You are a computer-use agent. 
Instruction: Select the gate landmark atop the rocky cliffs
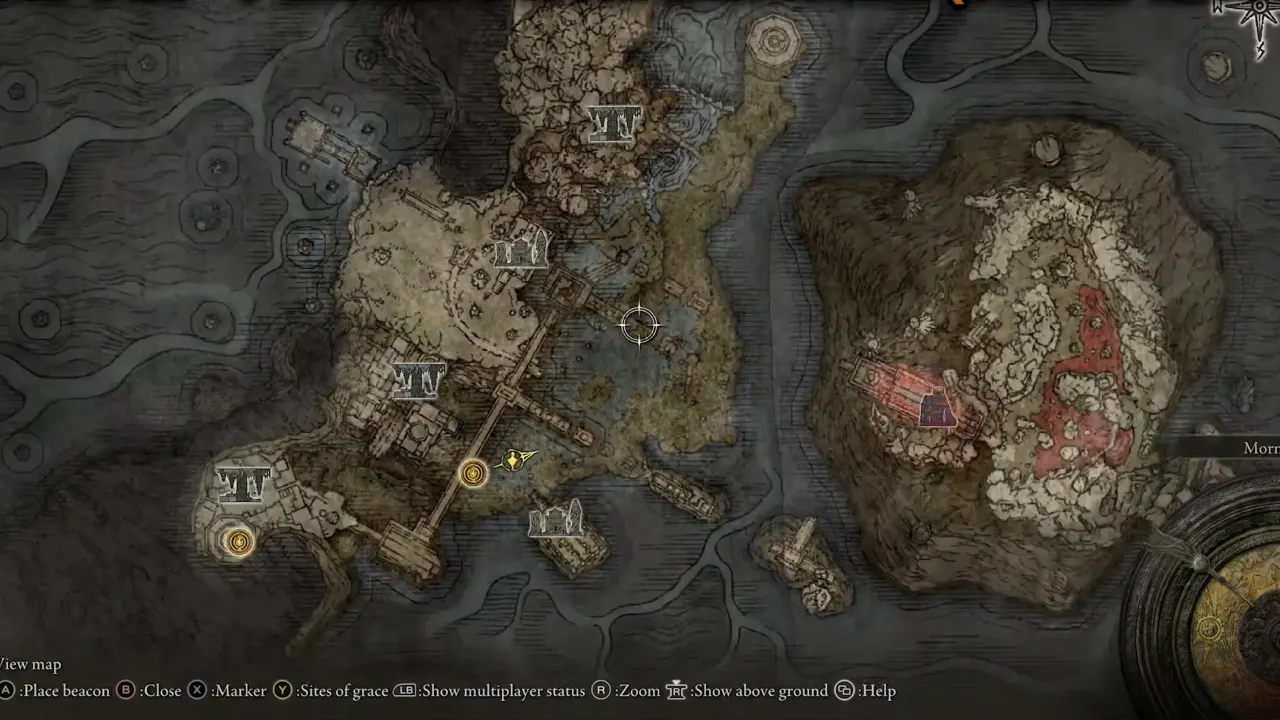tap(613, 123)
